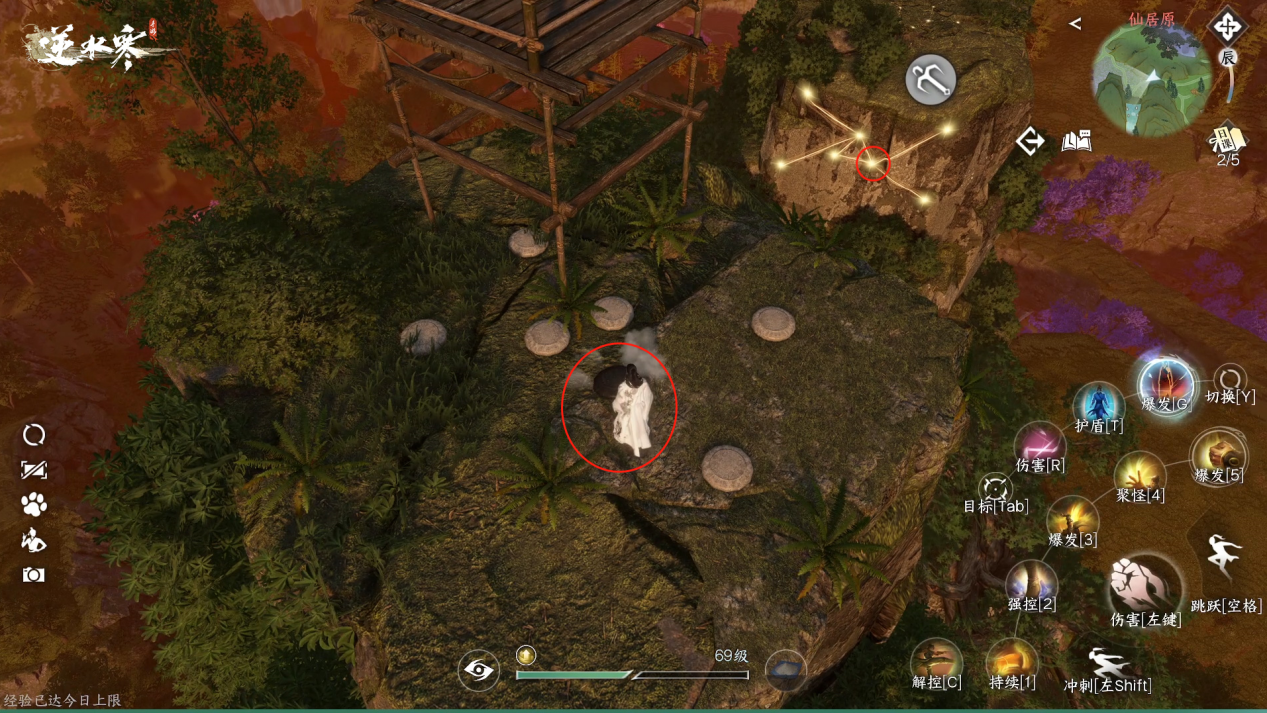Tap the 切换 switch button
The width and height of the screenshot is (1267, 713).
point(1230,381)
